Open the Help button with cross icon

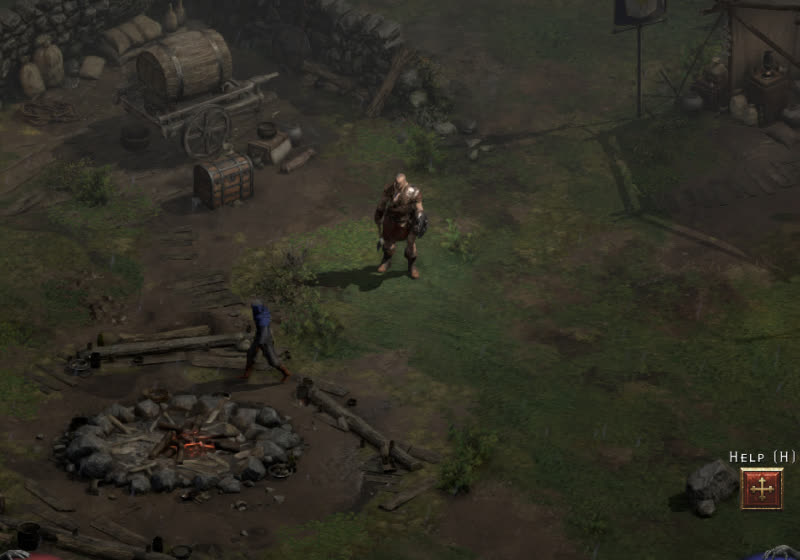pos(761,488)
